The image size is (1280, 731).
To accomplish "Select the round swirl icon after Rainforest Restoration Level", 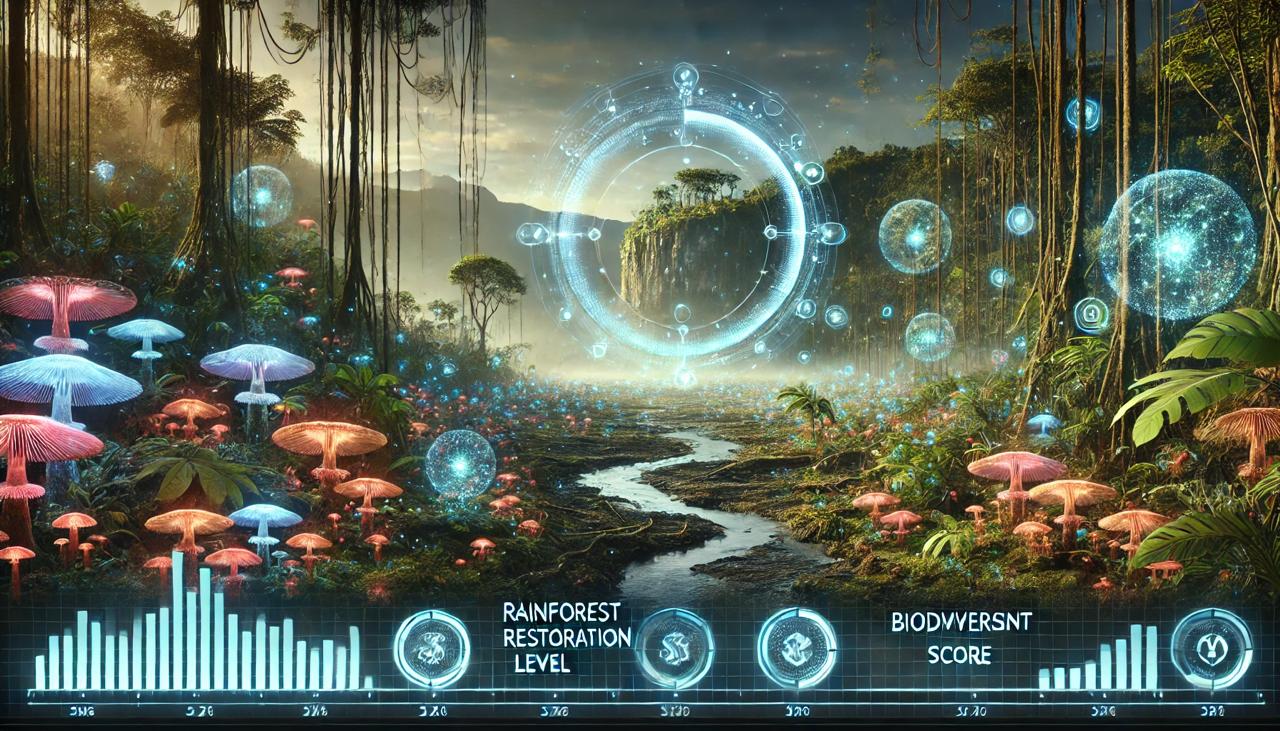I will 674,649.
